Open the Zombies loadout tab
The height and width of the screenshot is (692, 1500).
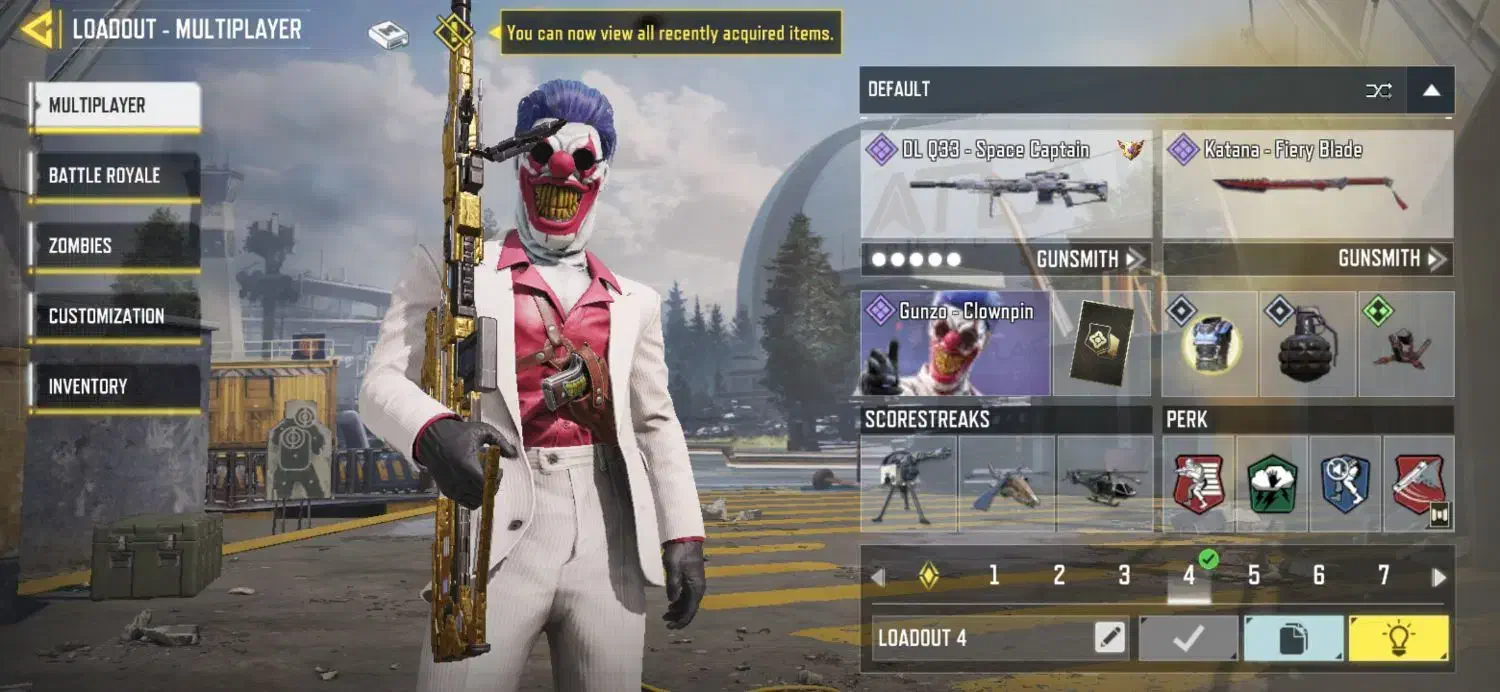click(114, 246)
